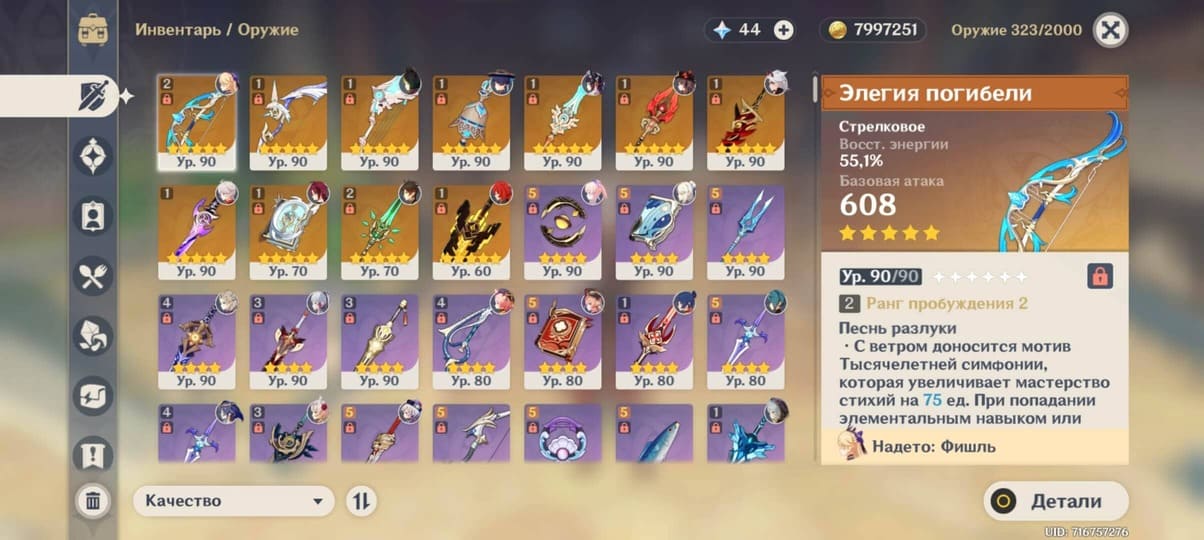Open the fork and knife Food tab
This screenshot has height=540, width=1204.
click(93, 276)
